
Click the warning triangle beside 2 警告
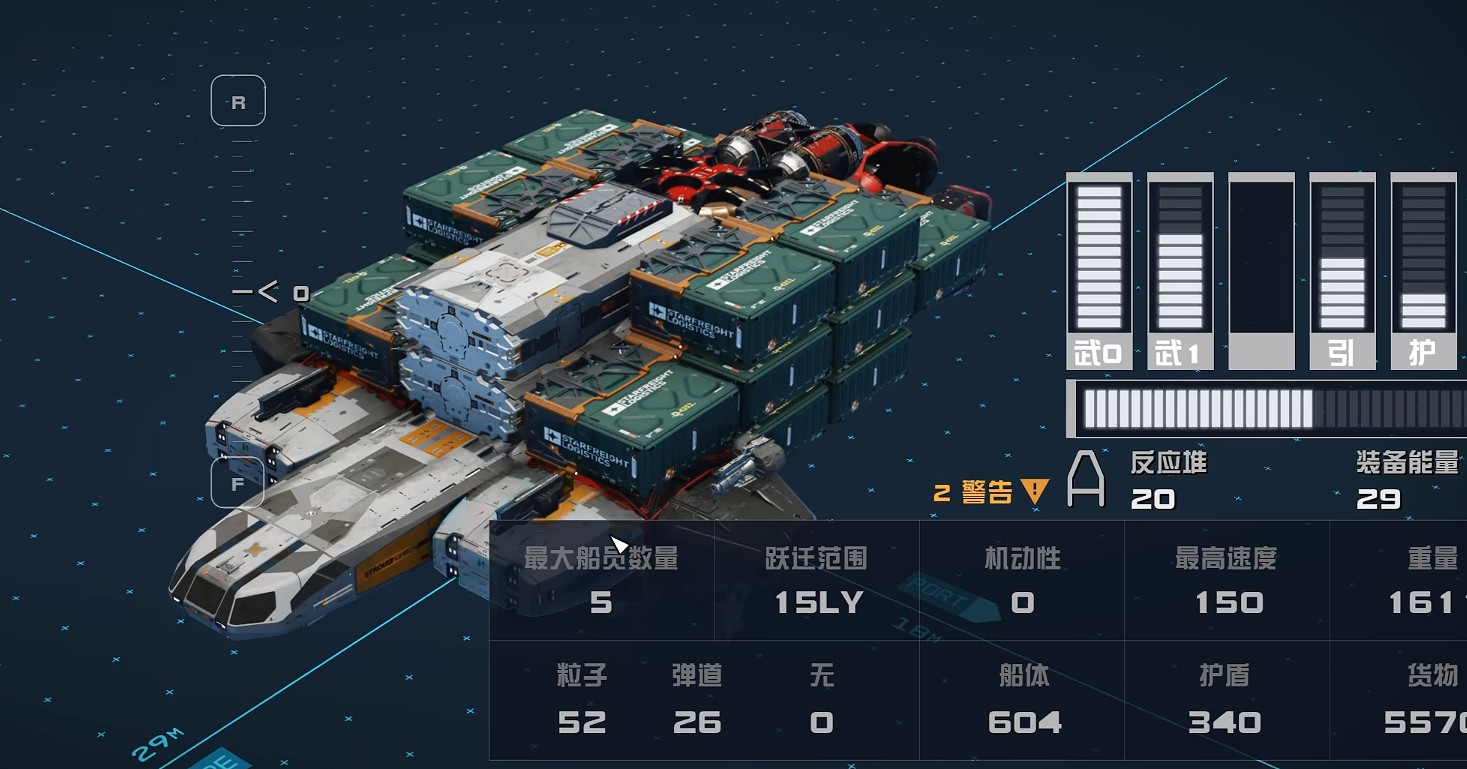click(x=1034, y=490)
